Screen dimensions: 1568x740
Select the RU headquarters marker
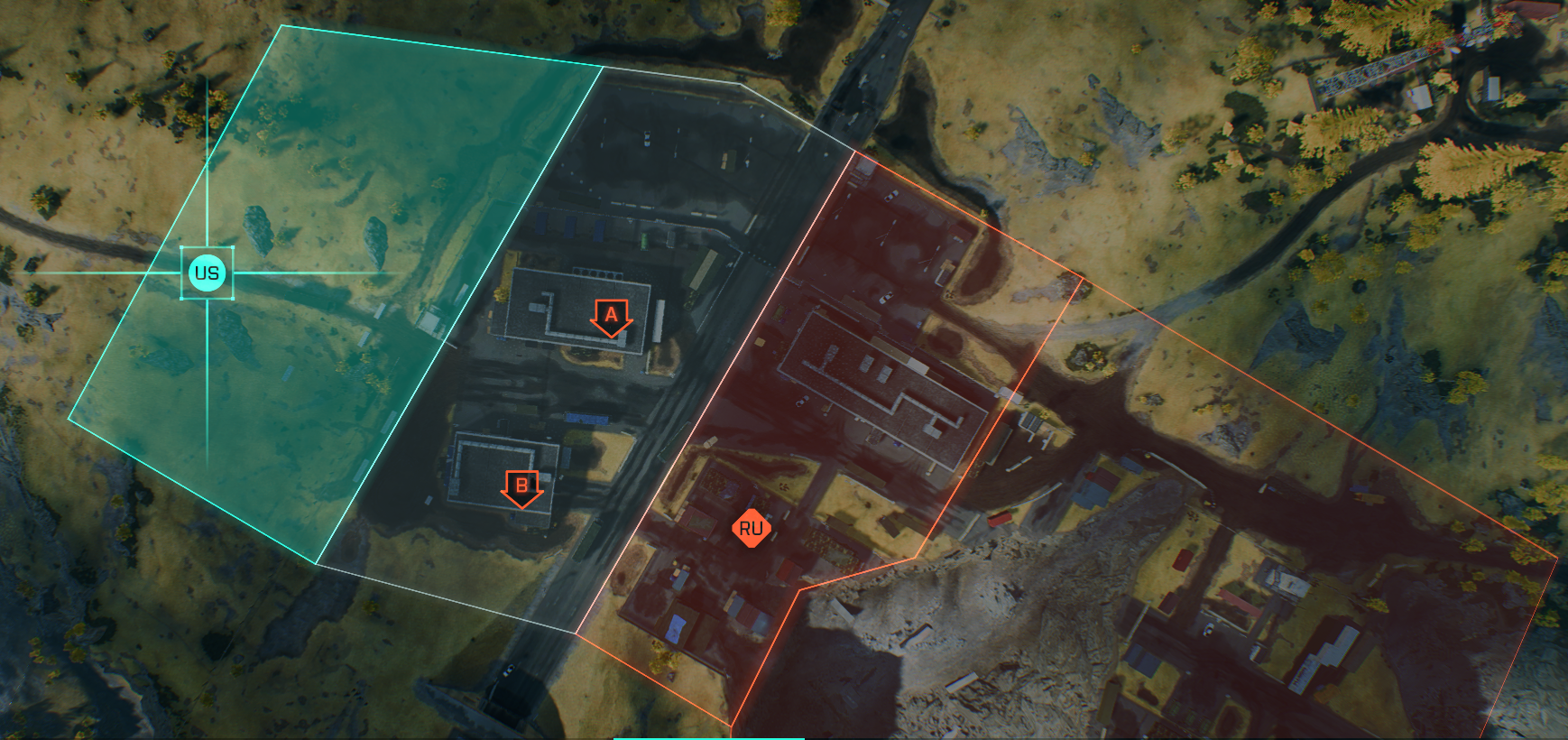751,529
